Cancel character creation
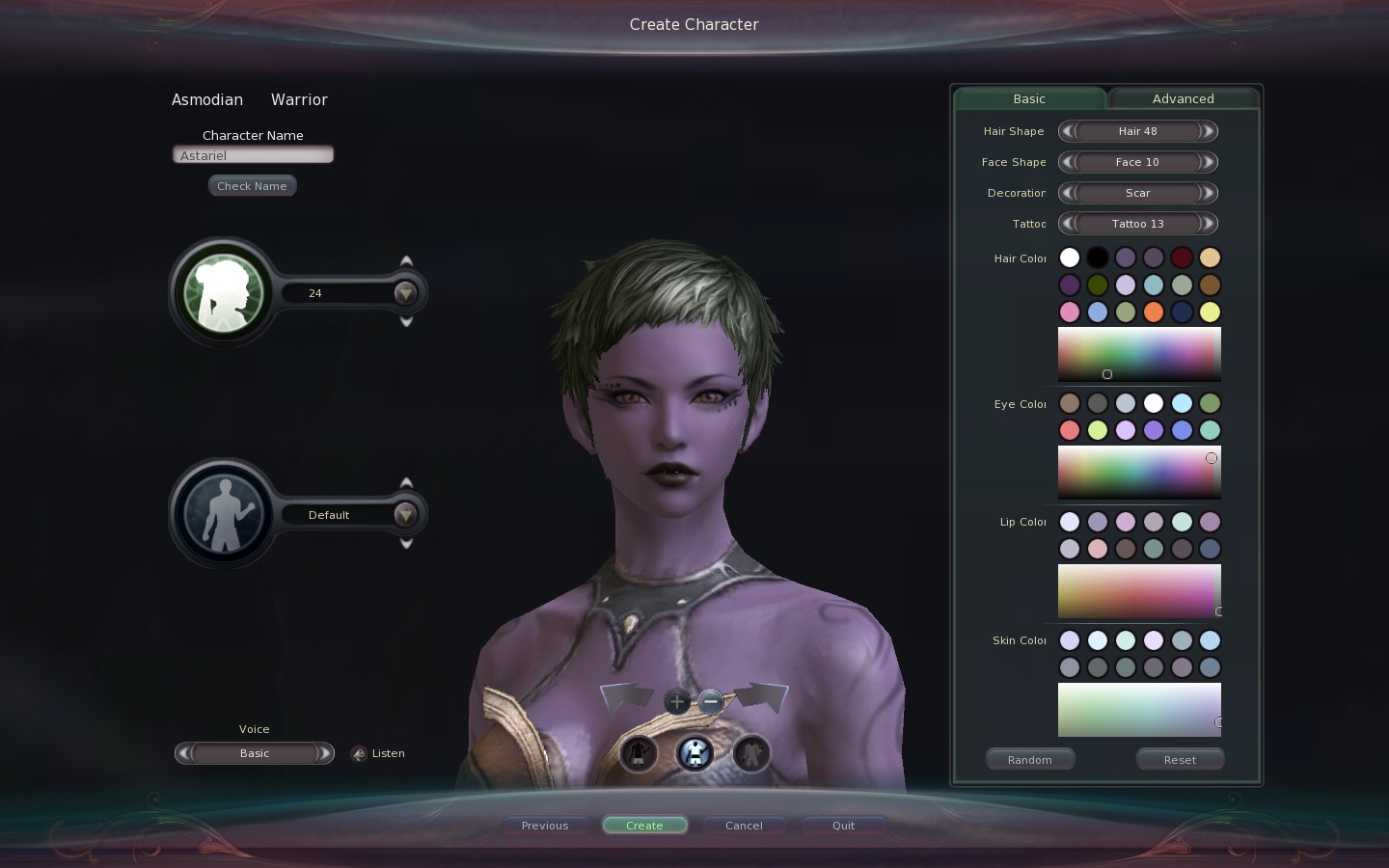This screenshot has height=868, width=1389. [744, 826]
